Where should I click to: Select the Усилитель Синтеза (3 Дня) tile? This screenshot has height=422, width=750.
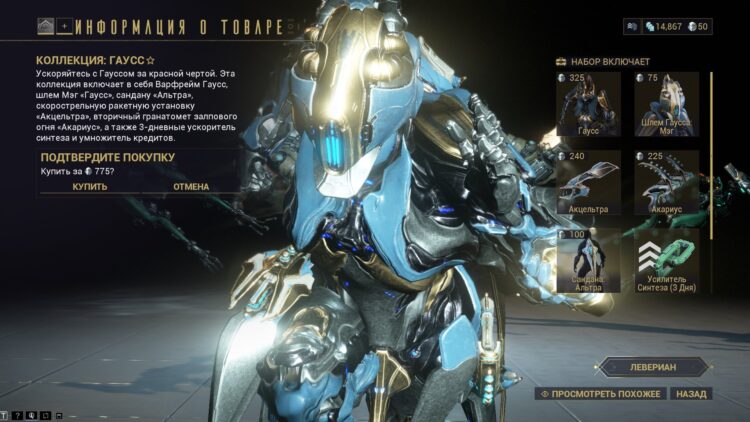click(666, 261)
